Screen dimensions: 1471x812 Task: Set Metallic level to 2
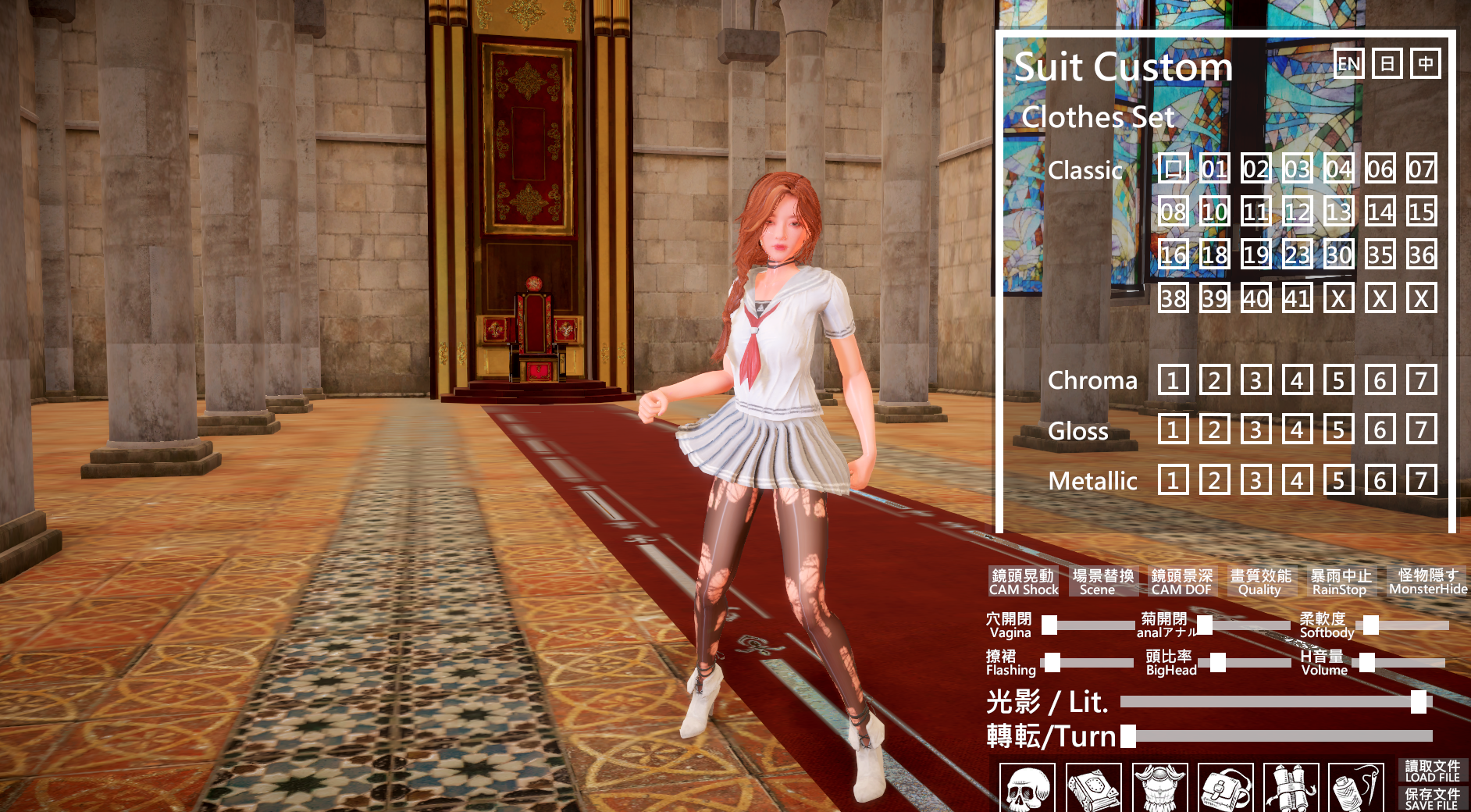[1214, 480]
